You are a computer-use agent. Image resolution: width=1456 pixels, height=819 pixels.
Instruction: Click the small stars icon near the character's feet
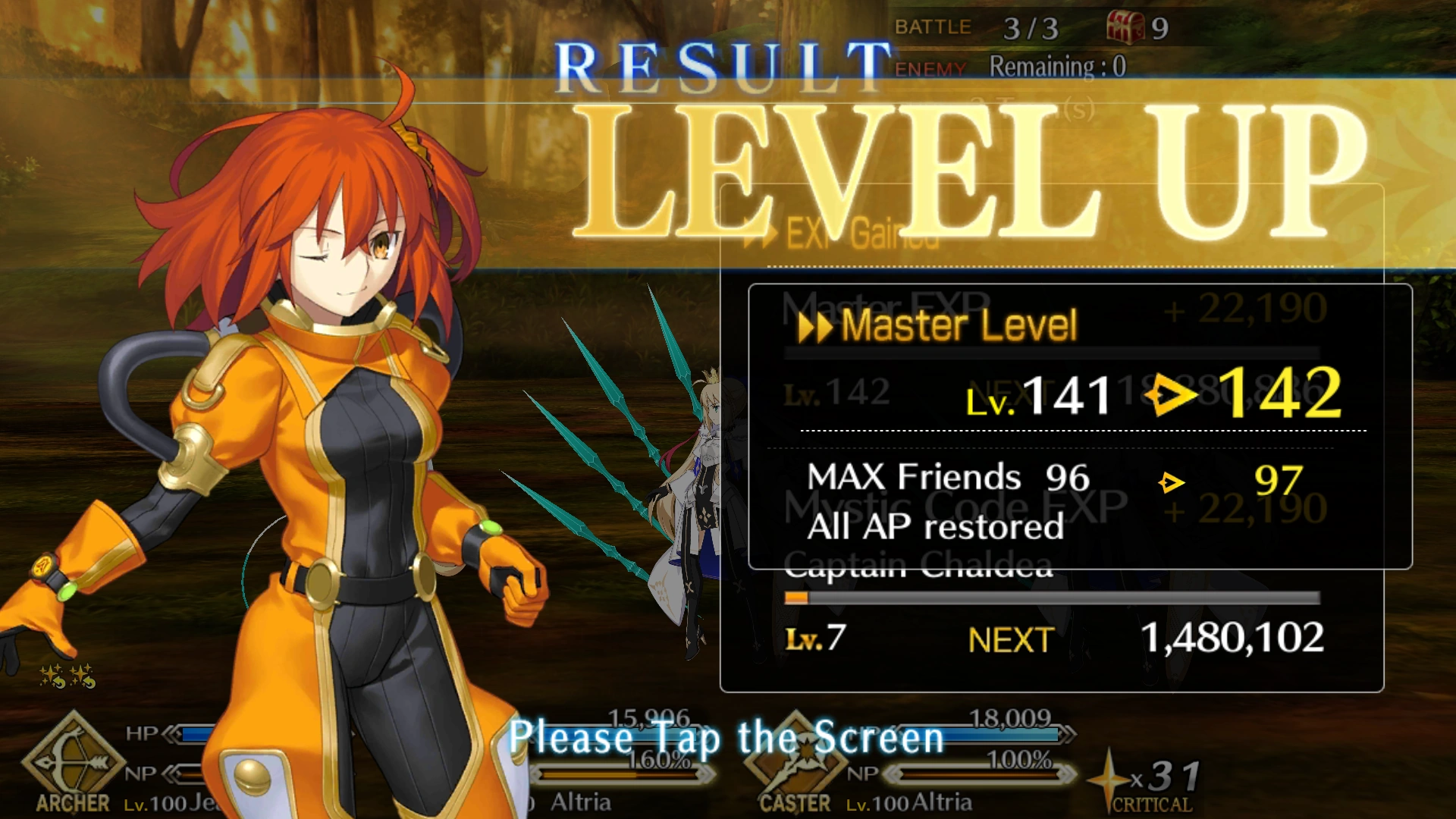[x=67, y=676]
